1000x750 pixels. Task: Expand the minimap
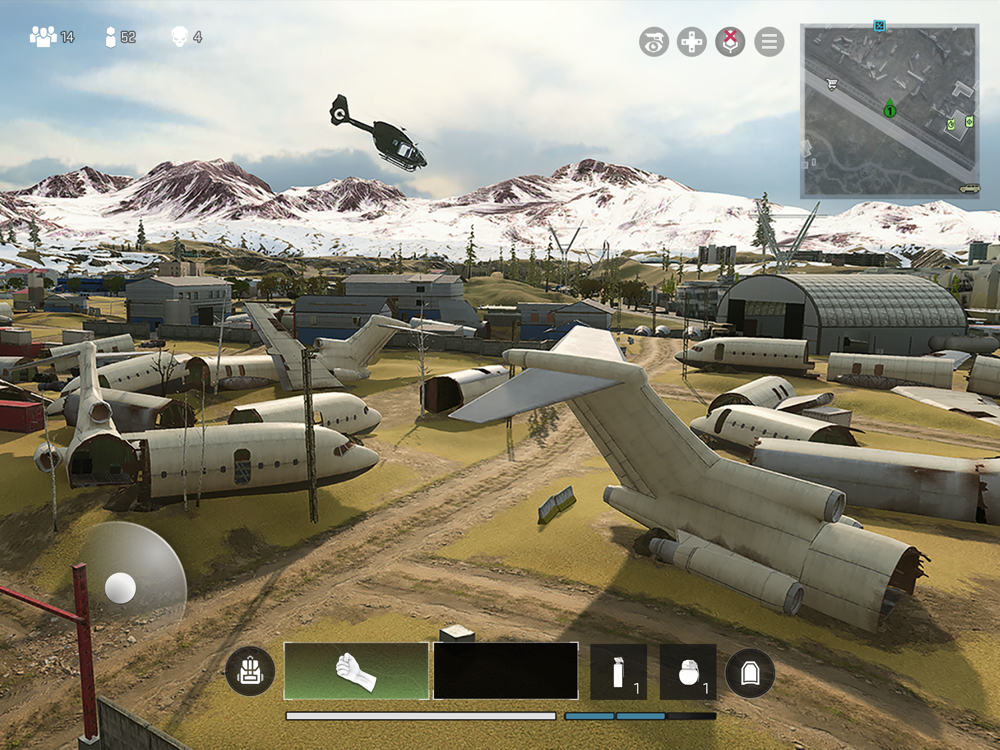point(889,110)
